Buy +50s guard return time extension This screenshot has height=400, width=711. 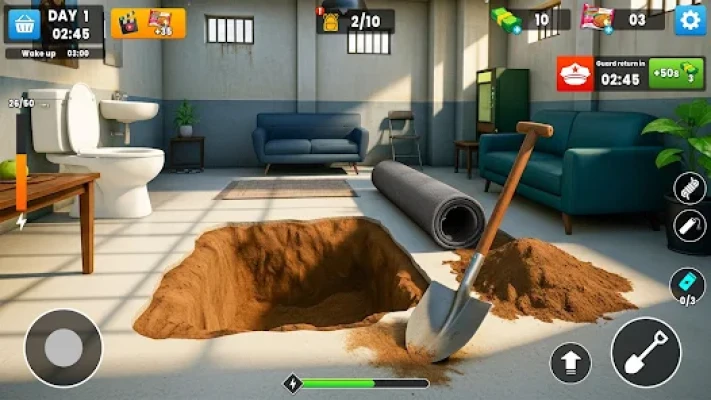pyautogui.click(x=676, y=74)
